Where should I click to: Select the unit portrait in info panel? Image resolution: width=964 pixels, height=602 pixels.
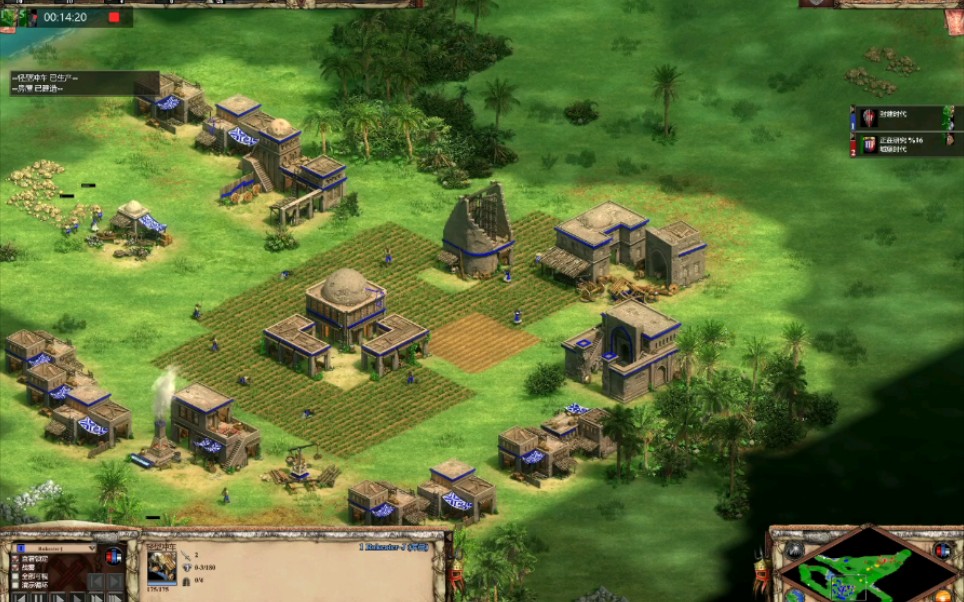162,566
